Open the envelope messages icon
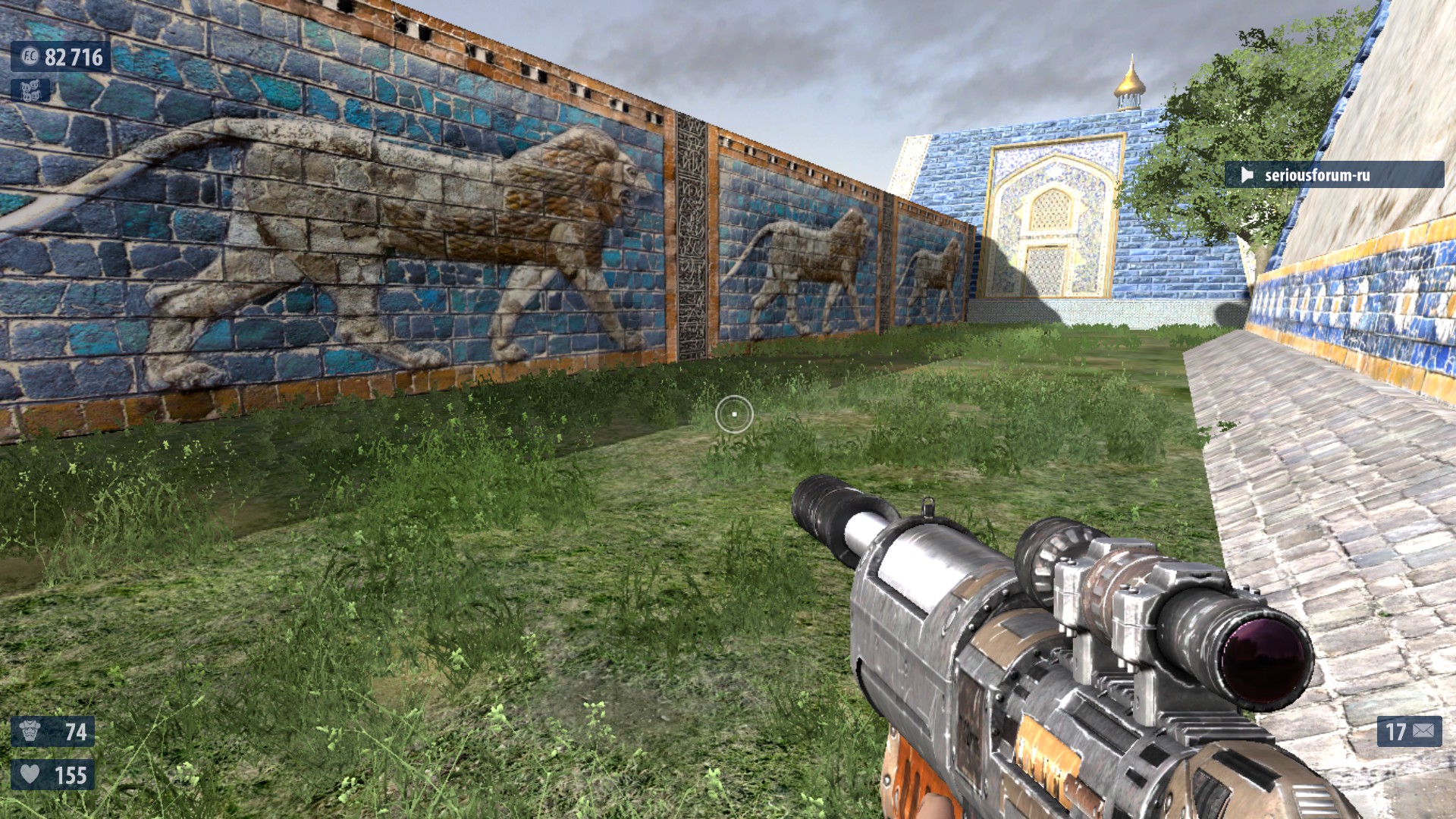This screenshot has width=1456, height=819. click(1423, 731)
